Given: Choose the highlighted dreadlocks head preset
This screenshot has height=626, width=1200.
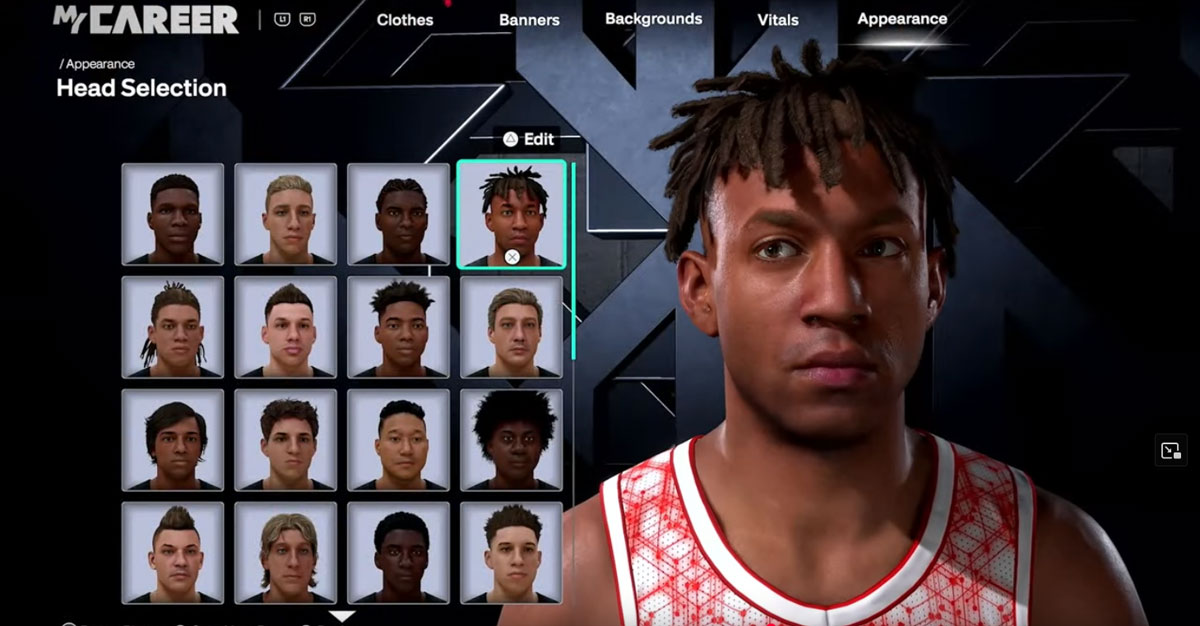Looking at the screenshot, I should tap(512, 214).
